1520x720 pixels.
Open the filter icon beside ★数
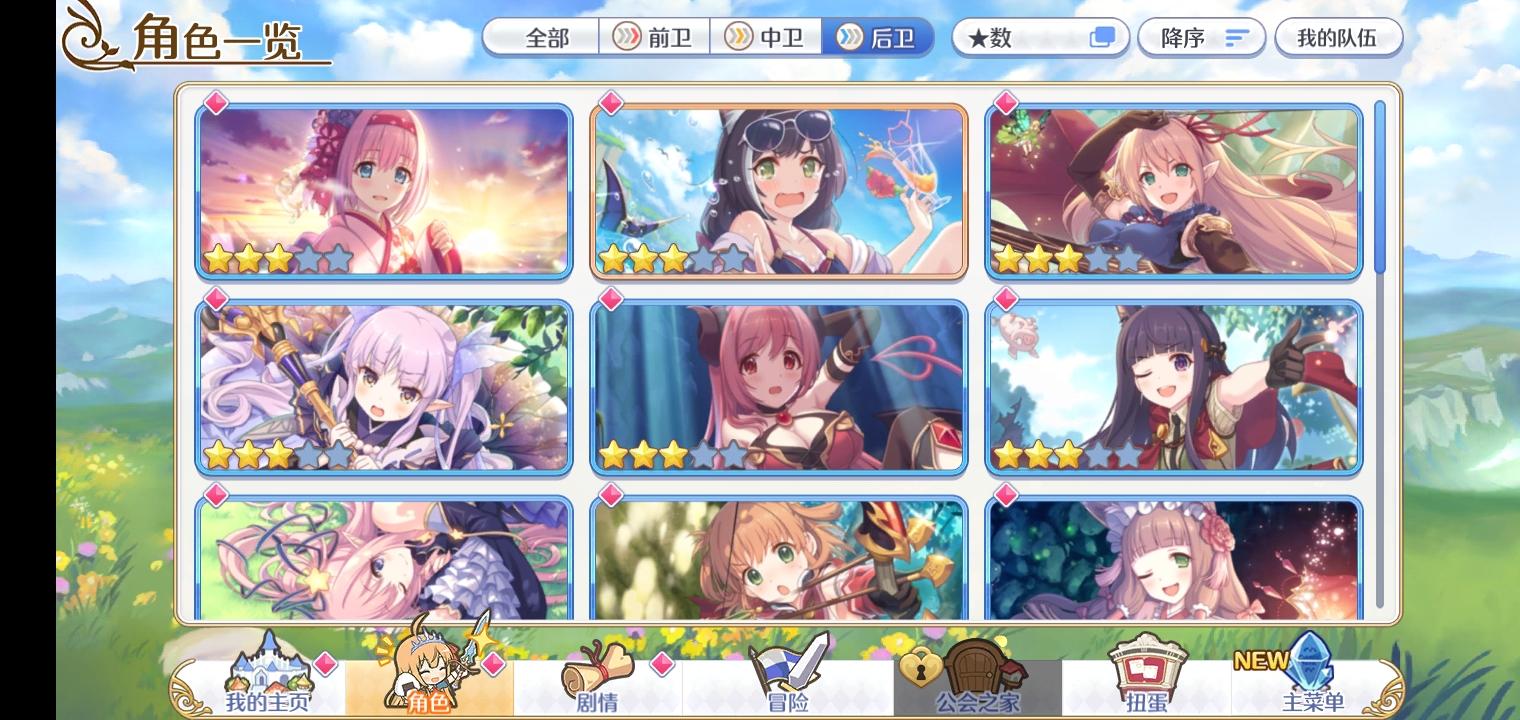click(1101, 36)
